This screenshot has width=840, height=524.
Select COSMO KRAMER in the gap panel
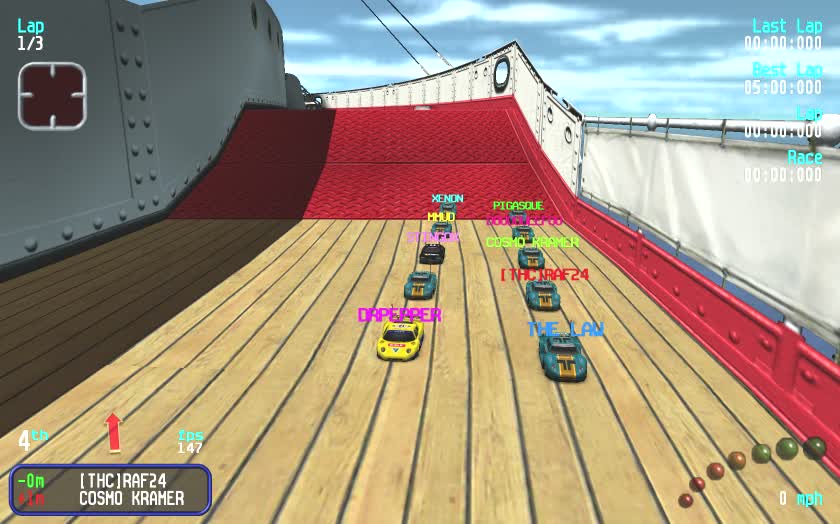131,498
